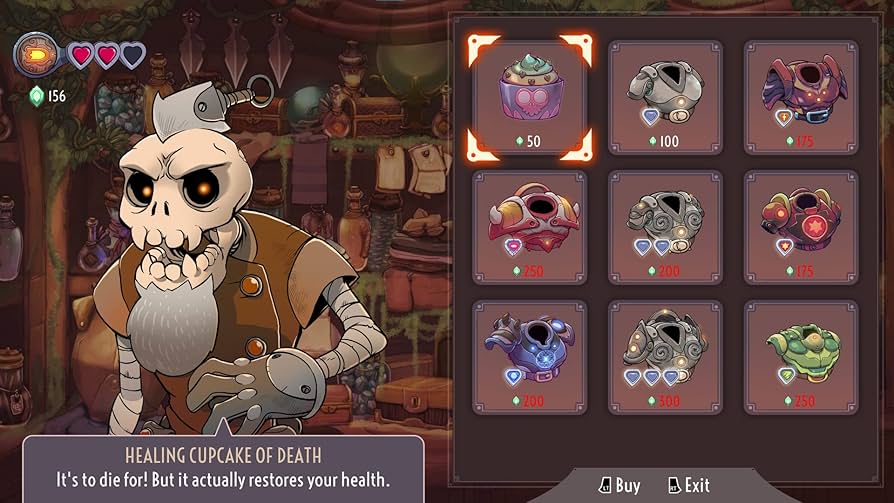Select the maroon armor with purple shoulders
The height and width of the screenshot is (503, 894).
(800, 97)
